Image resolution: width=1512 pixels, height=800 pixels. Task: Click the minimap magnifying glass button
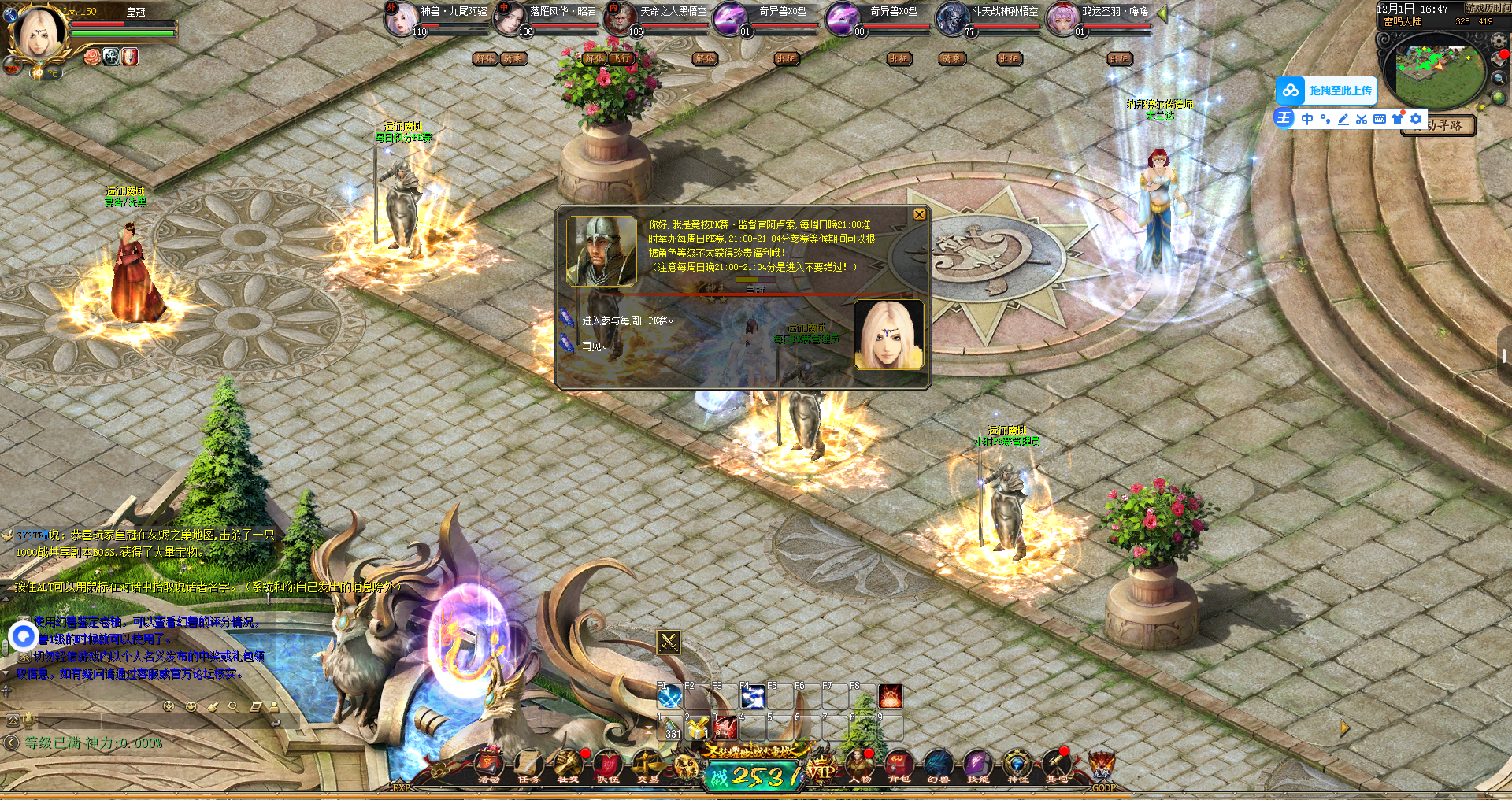pyautogui.click(x=1499, y=78)
